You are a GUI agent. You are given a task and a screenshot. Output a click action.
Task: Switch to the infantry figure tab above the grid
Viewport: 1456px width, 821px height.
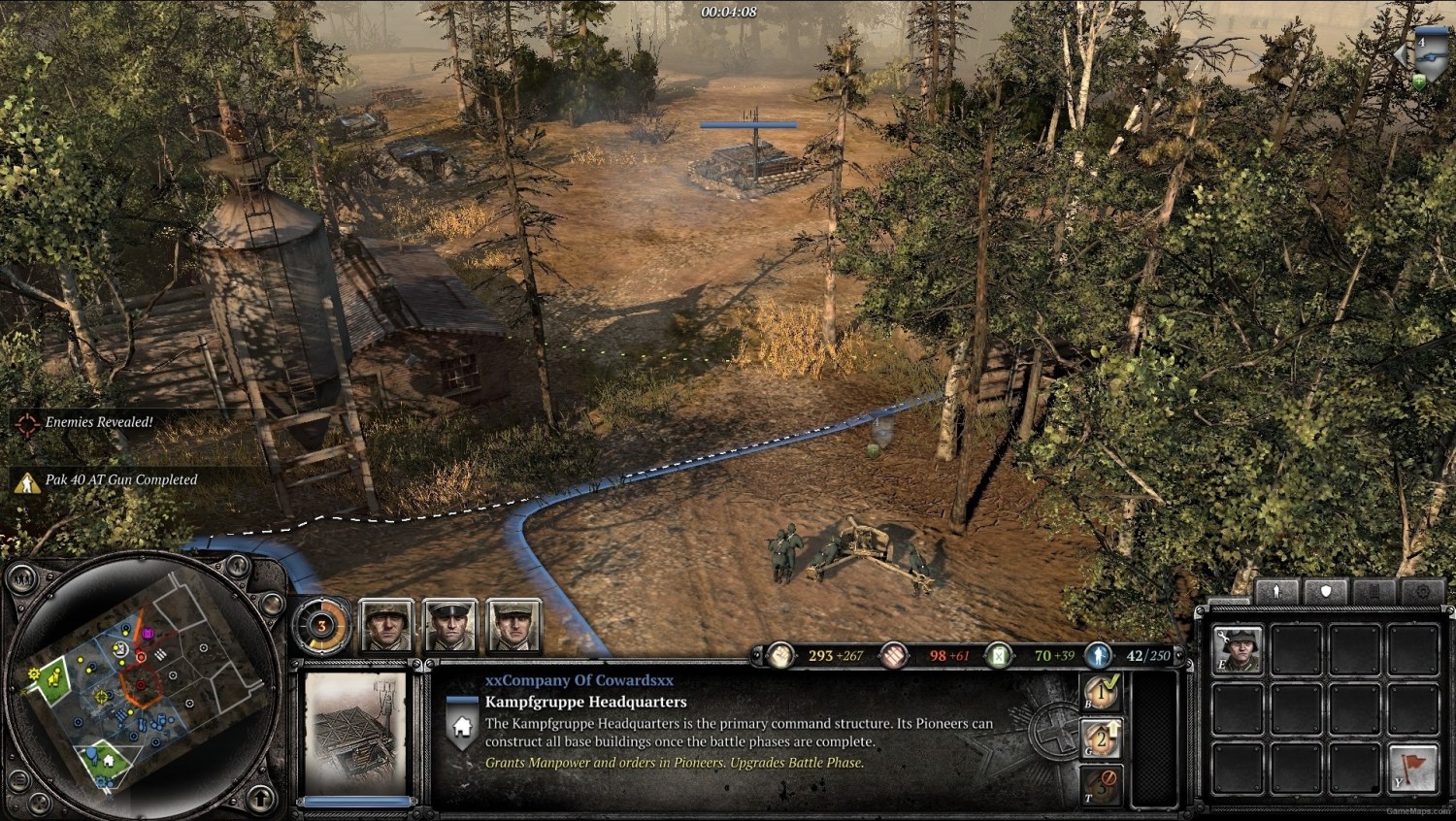(x=1276, y=590)
